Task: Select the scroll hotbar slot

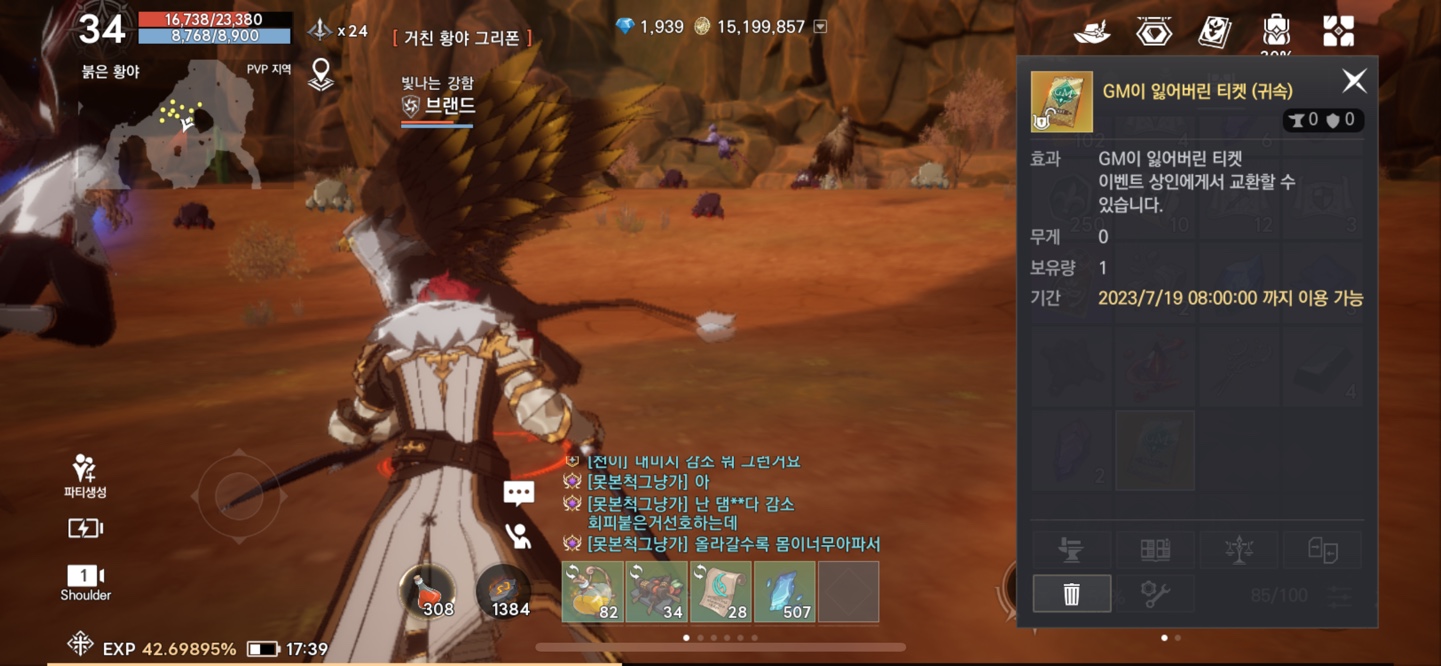Action: [721, 591]
